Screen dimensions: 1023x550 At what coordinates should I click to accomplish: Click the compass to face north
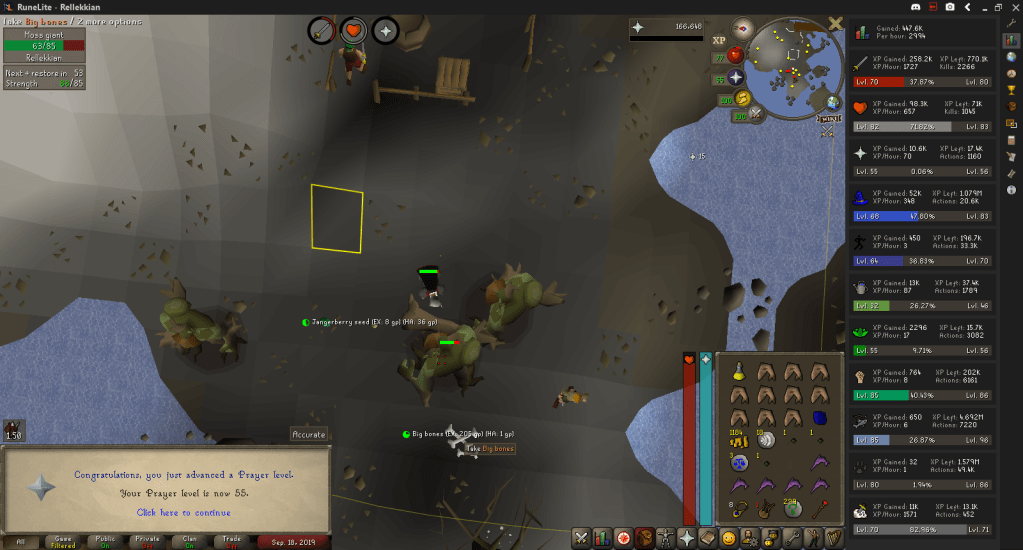[x=741, y=27]
